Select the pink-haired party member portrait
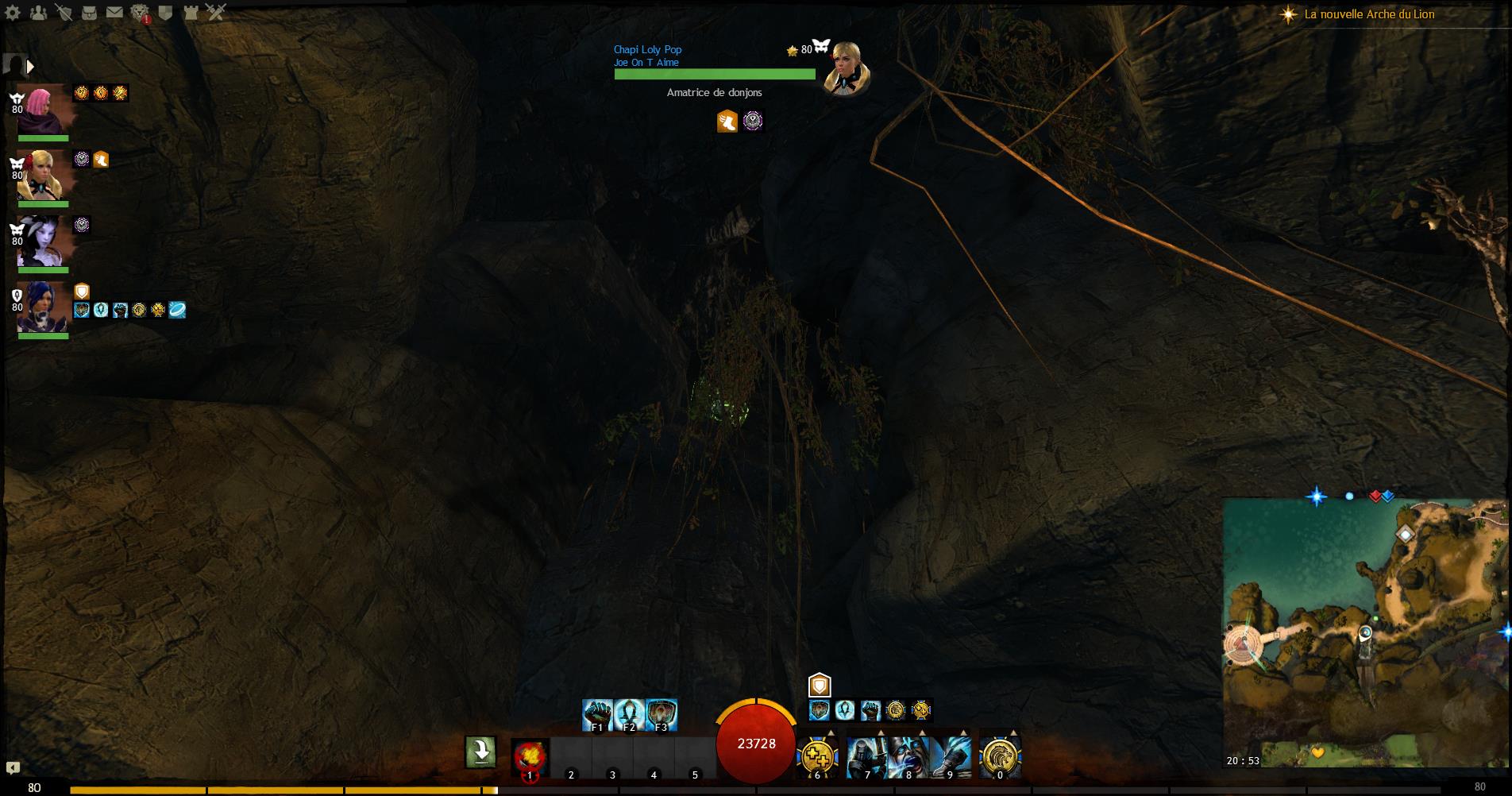This screenshot has height=796, width=1512. coord(43,110)
